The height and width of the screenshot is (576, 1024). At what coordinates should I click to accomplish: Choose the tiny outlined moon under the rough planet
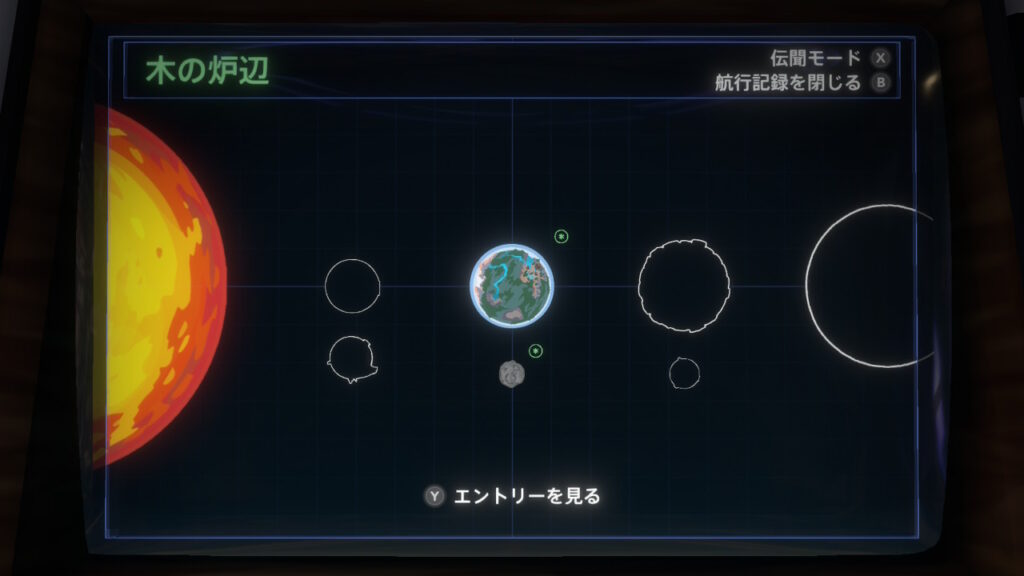[x=684, y=373]
